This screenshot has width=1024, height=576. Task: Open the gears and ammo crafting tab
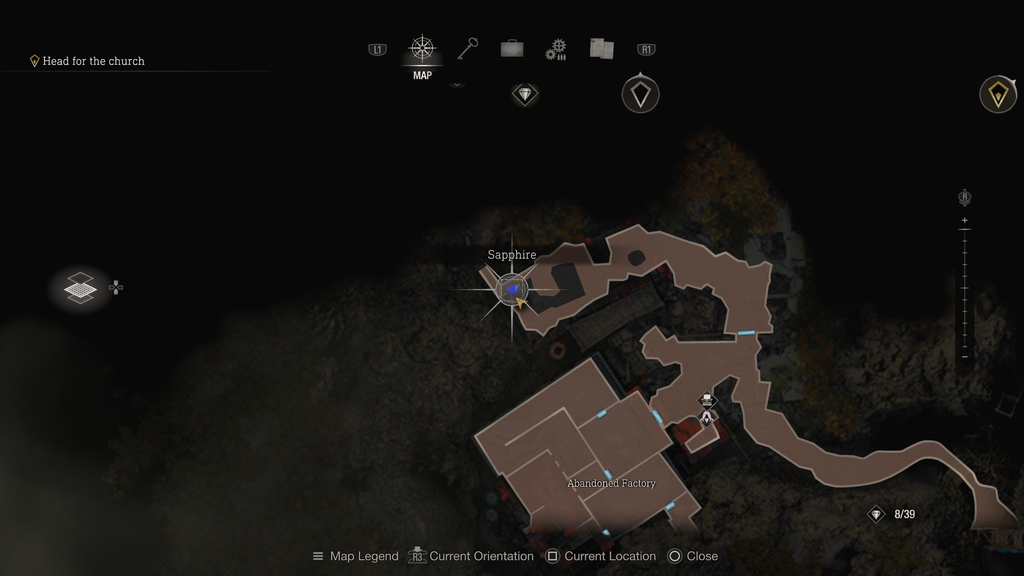point(556,49)
